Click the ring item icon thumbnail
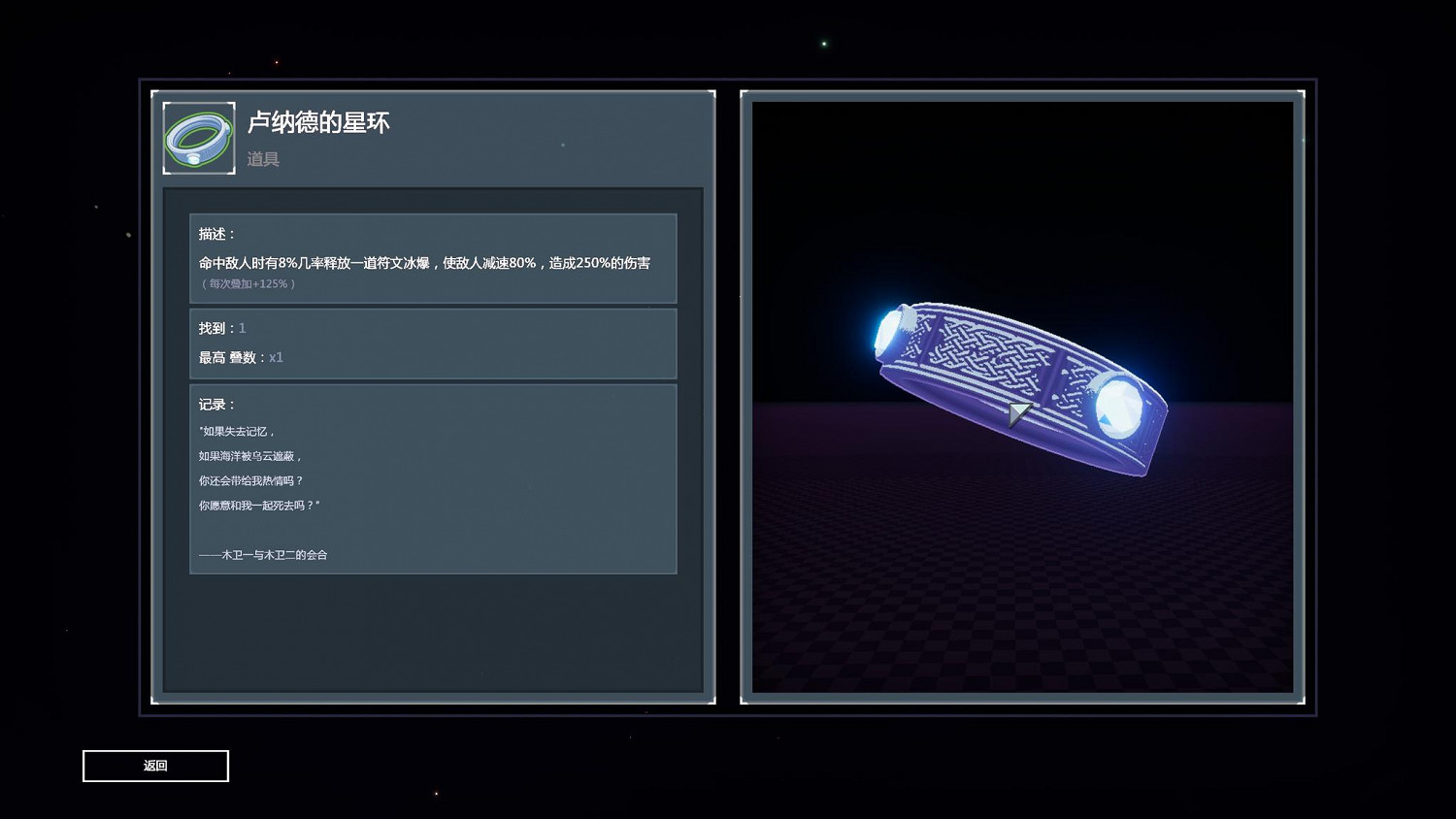 pos(198,137)
